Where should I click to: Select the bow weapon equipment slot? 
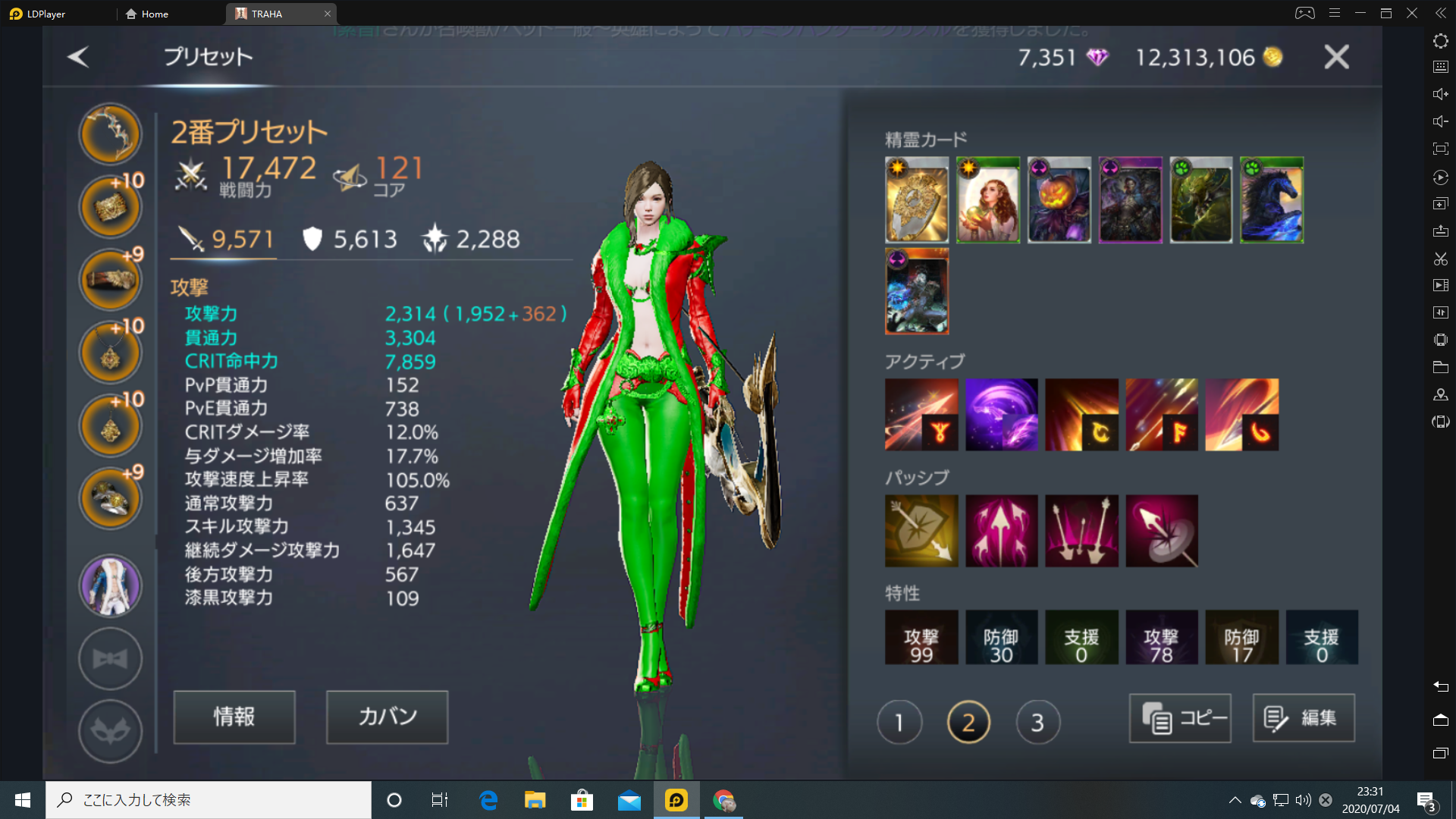click(111, 134)
